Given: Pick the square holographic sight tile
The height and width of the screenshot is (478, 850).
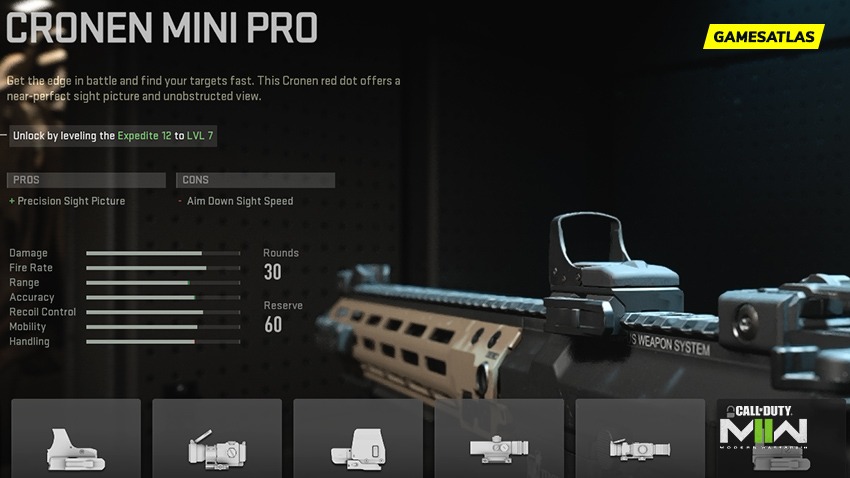Looking at the screenshot, I should pyautogui.click(x=358, y=440).
